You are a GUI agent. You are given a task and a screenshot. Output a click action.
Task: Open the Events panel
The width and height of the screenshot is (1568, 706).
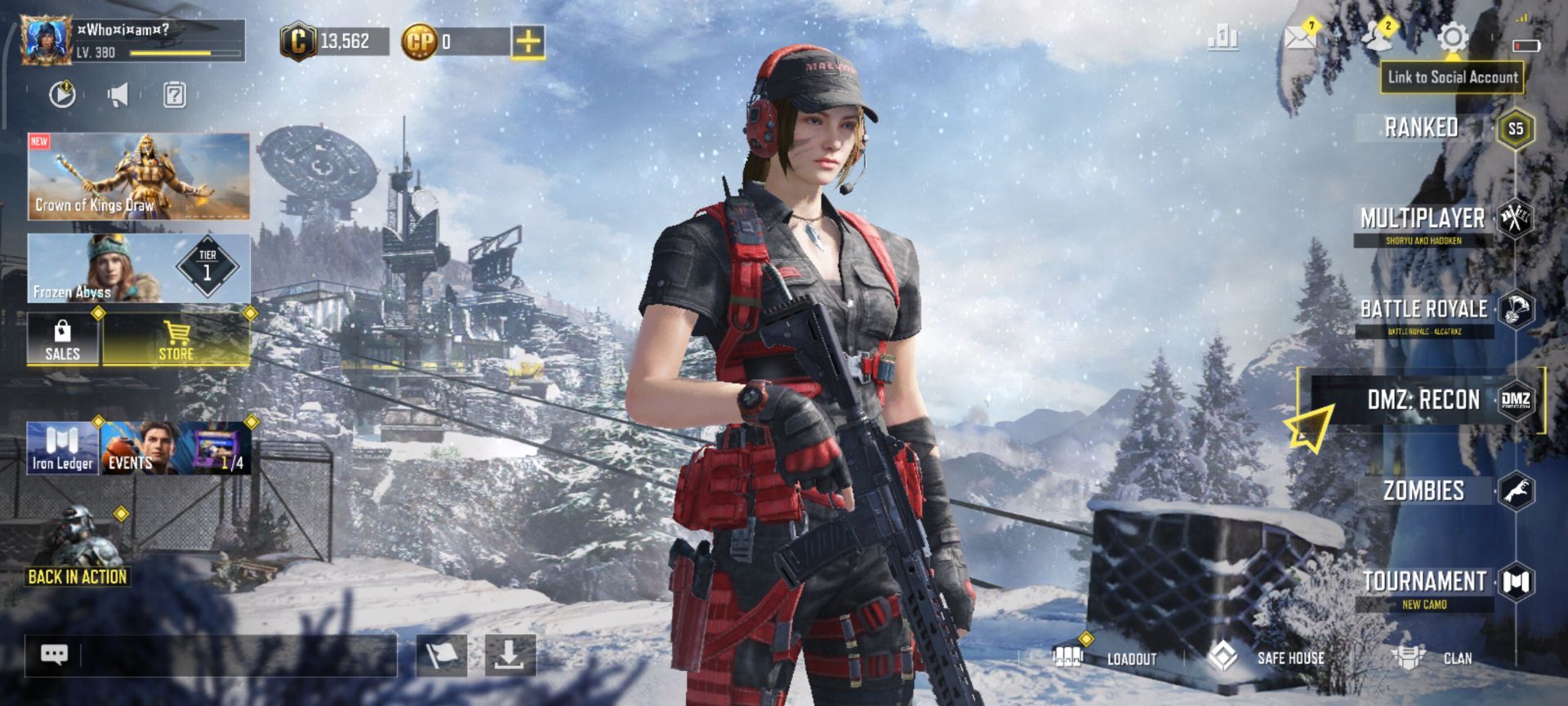pos(139,449)
